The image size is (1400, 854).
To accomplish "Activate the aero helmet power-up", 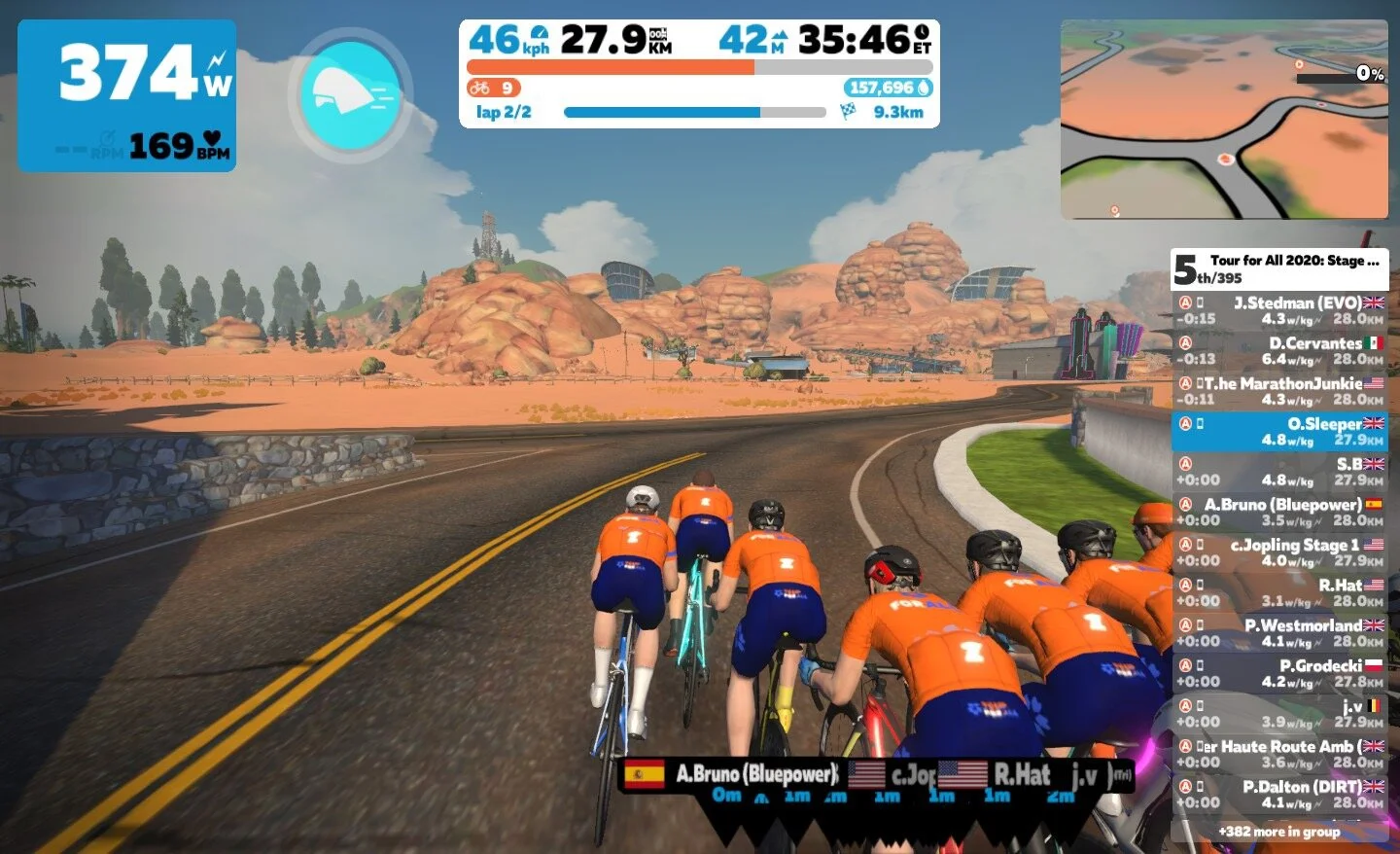I will click(351, 93).
